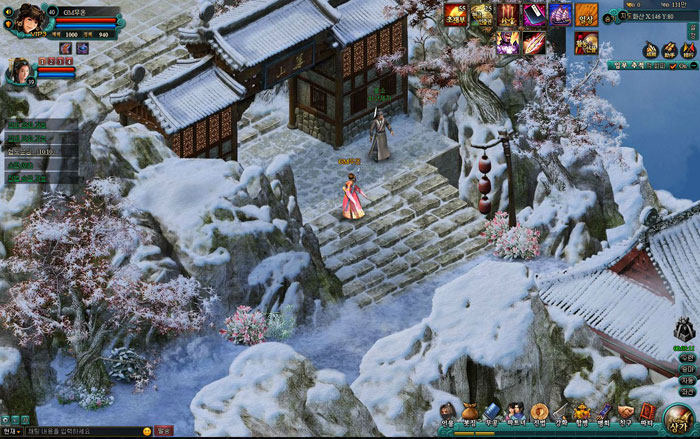This screenshot has width=700, height=439.
Task: Click the 일상 daily activity icon
Action: [586, 15]
